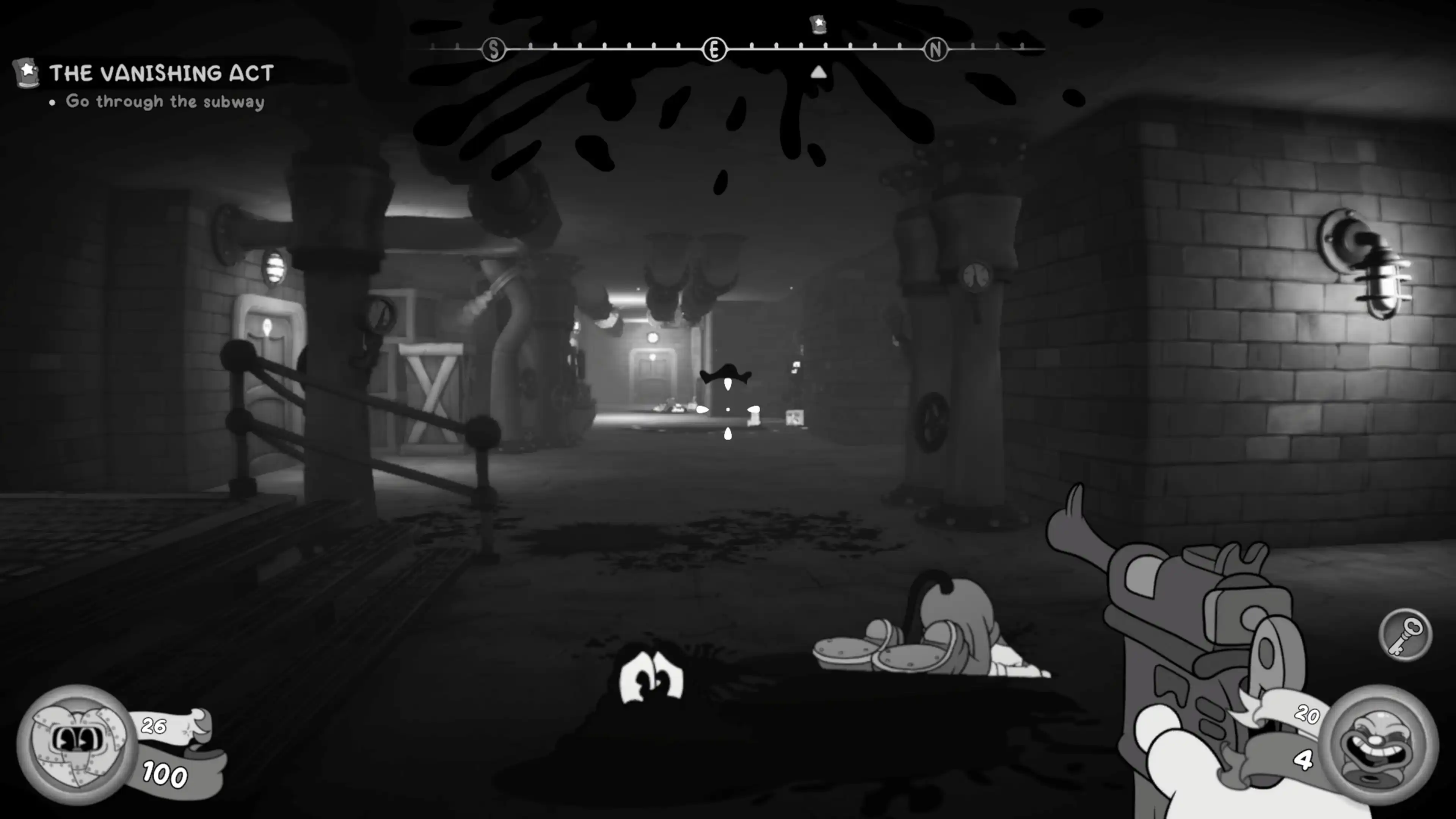Select the South marker on the compass
The image size is (1456, 819).
[493, 50]
